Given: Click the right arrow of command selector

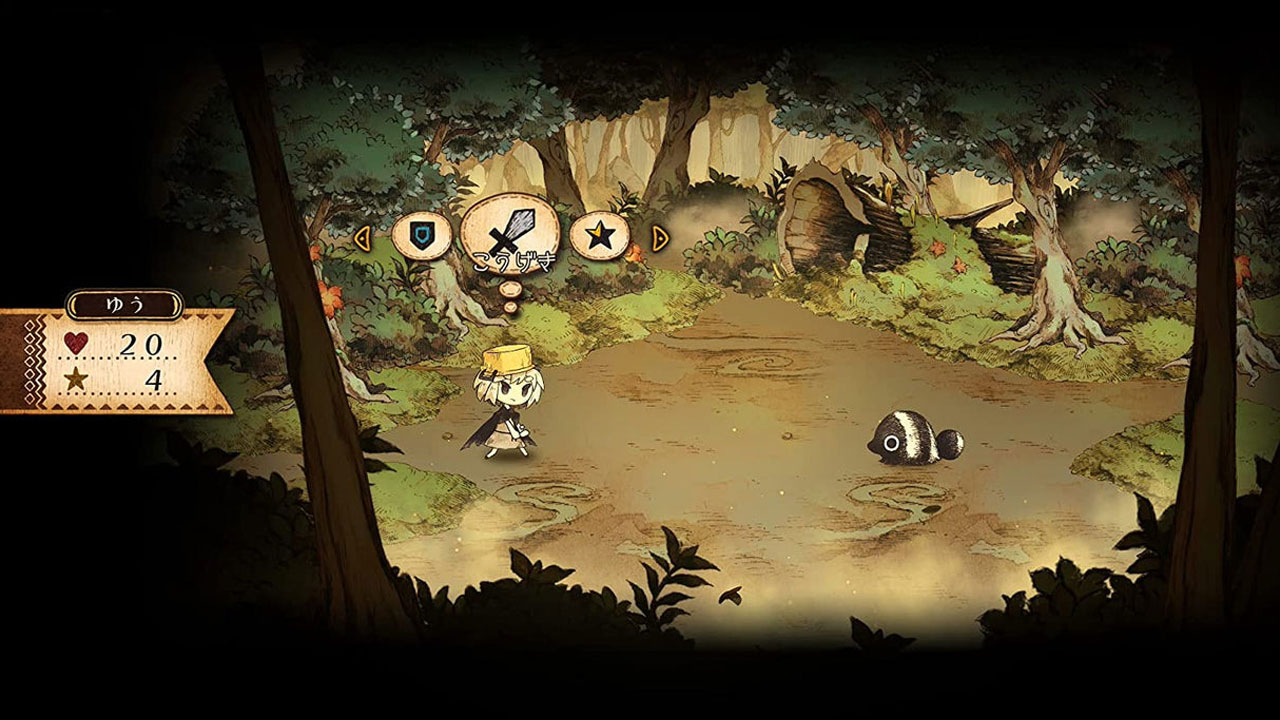Looking at the screenshot, I should pyautogui.click(x=659, y=238).
